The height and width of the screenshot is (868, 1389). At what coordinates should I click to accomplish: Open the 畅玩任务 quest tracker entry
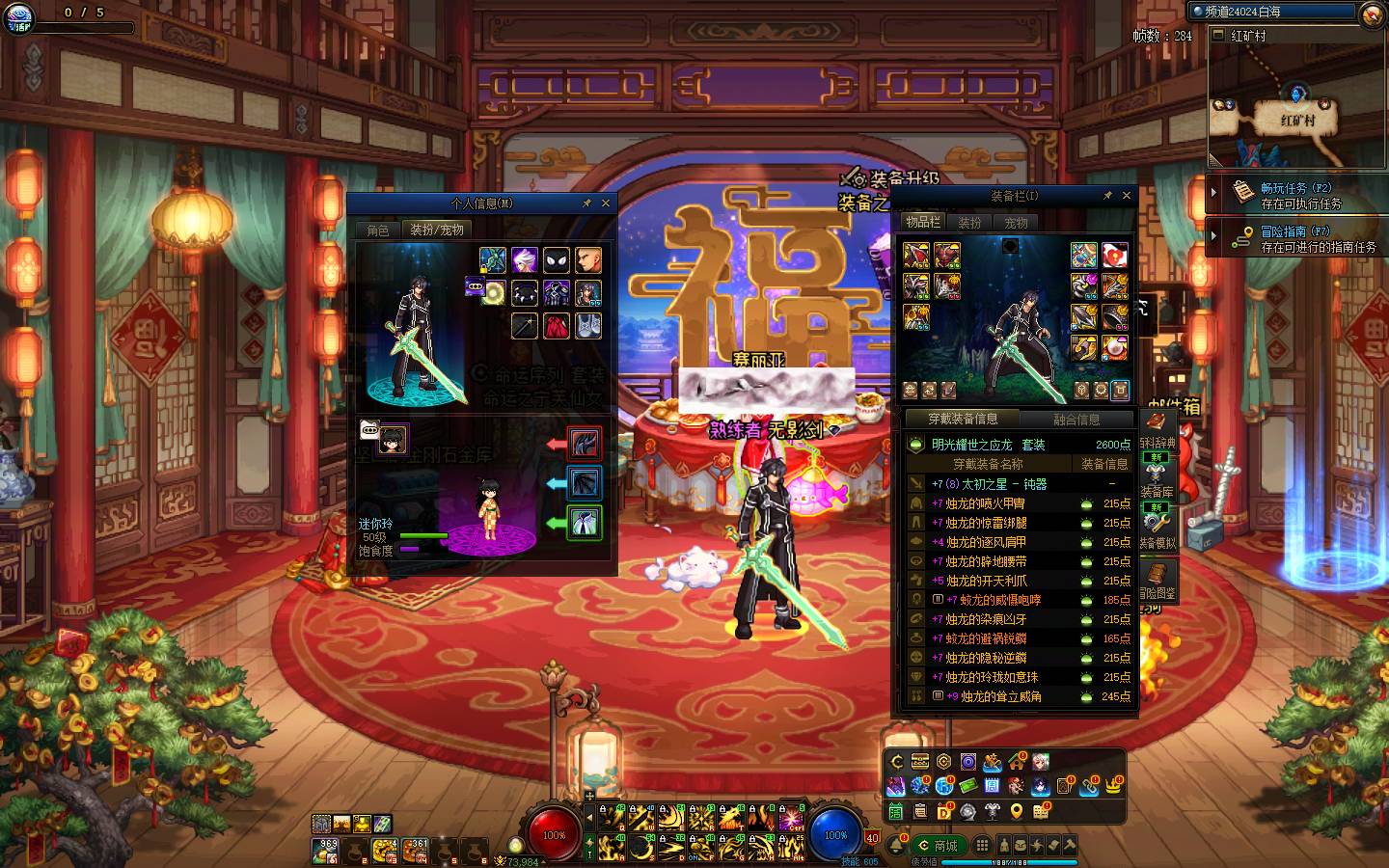[1295, 195]
